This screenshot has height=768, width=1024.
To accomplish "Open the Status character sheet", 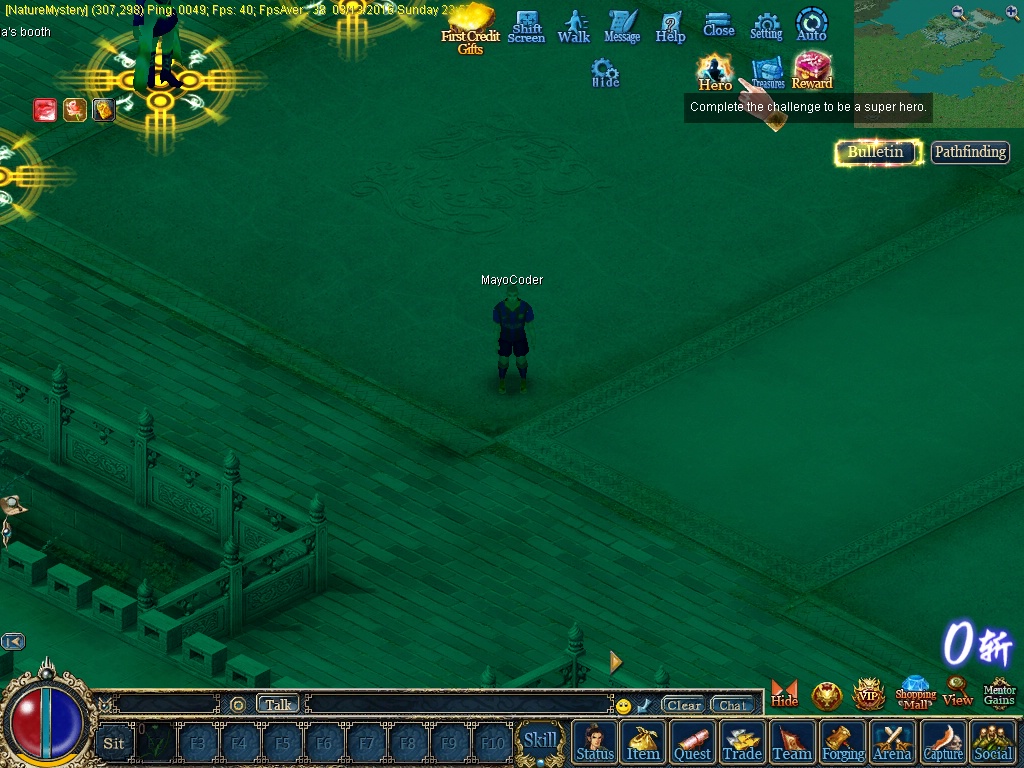I will pos(595,742).
